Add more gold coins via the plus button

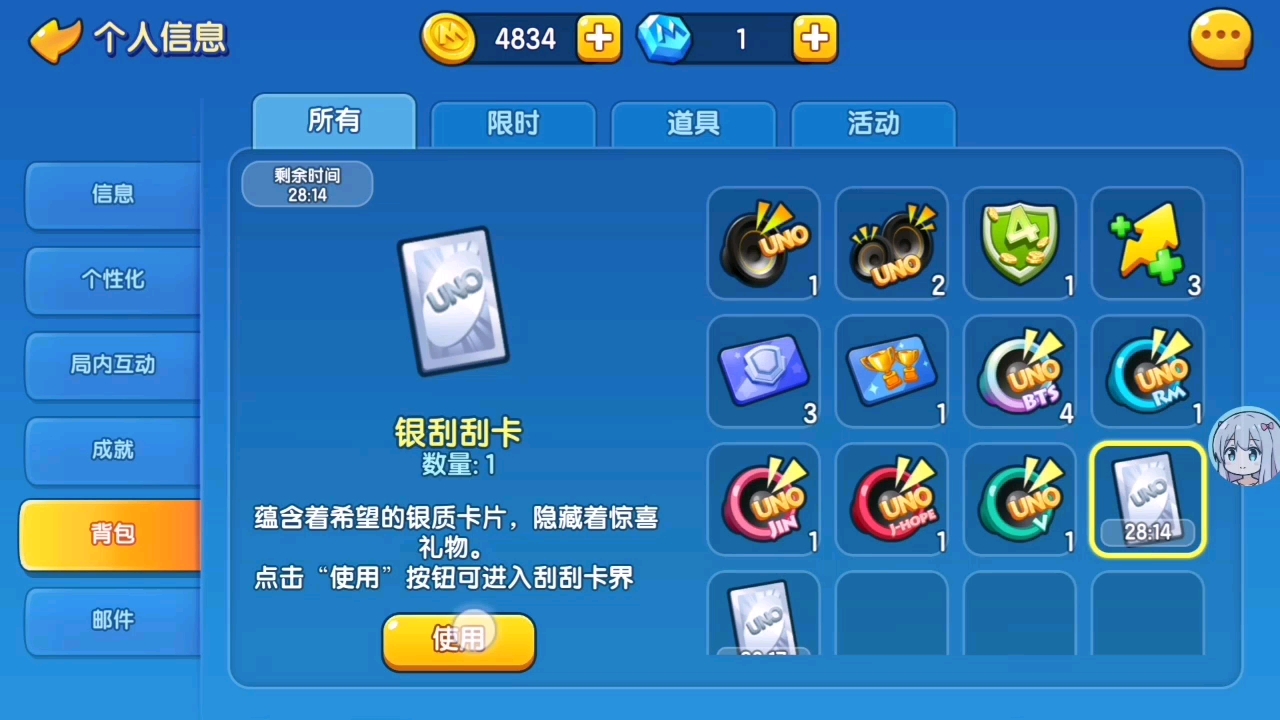point(598,38)
